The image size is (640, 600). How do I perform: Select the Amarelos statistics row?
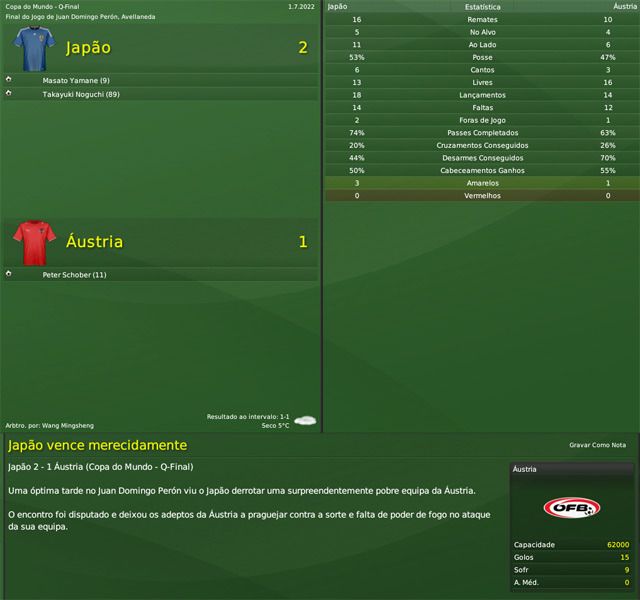pyautogui.click(x=483, y=183)
